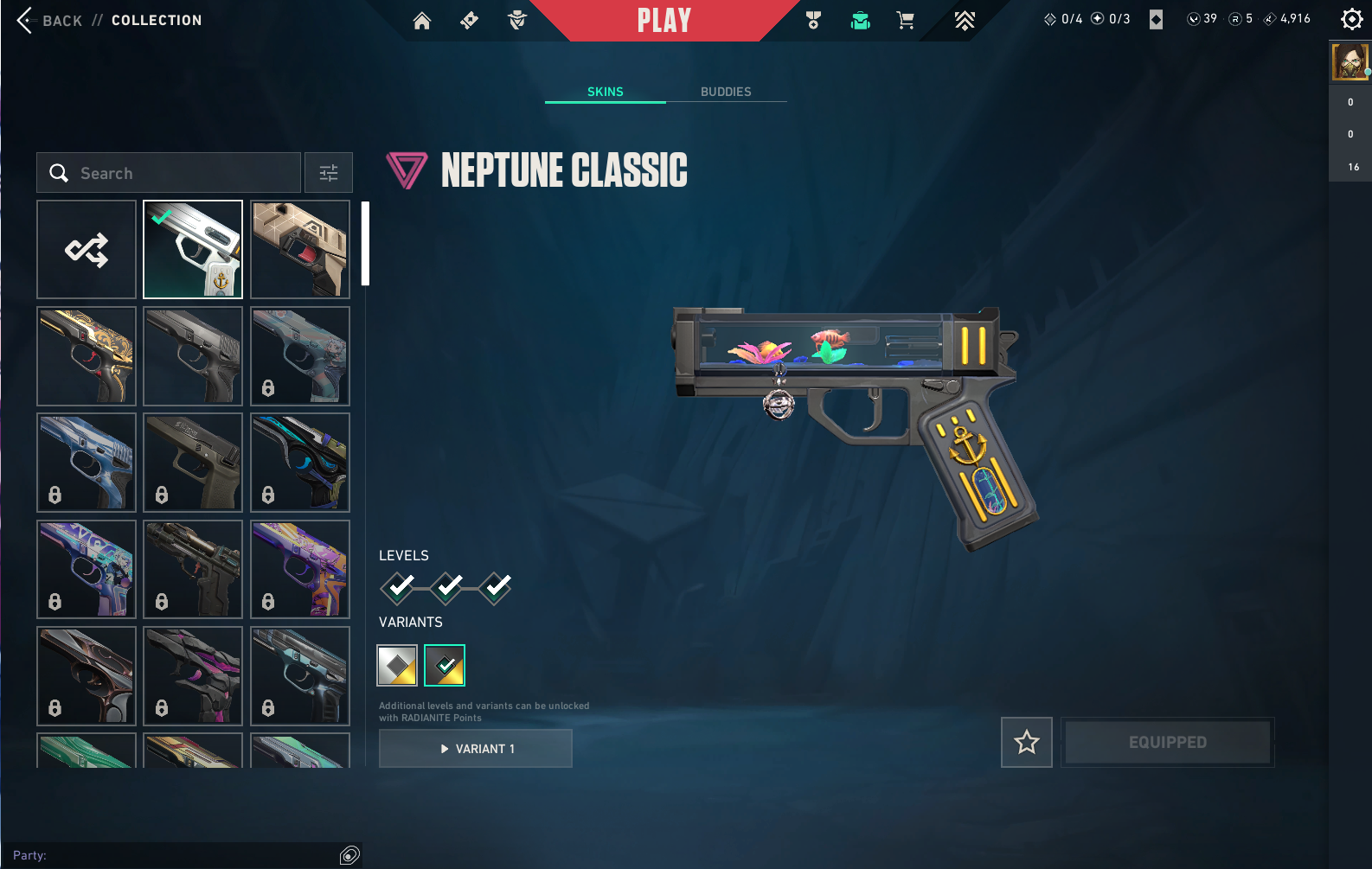Switch to the Buddies tab
This screenshot has height=869, width=1372.
pos(726,92)
